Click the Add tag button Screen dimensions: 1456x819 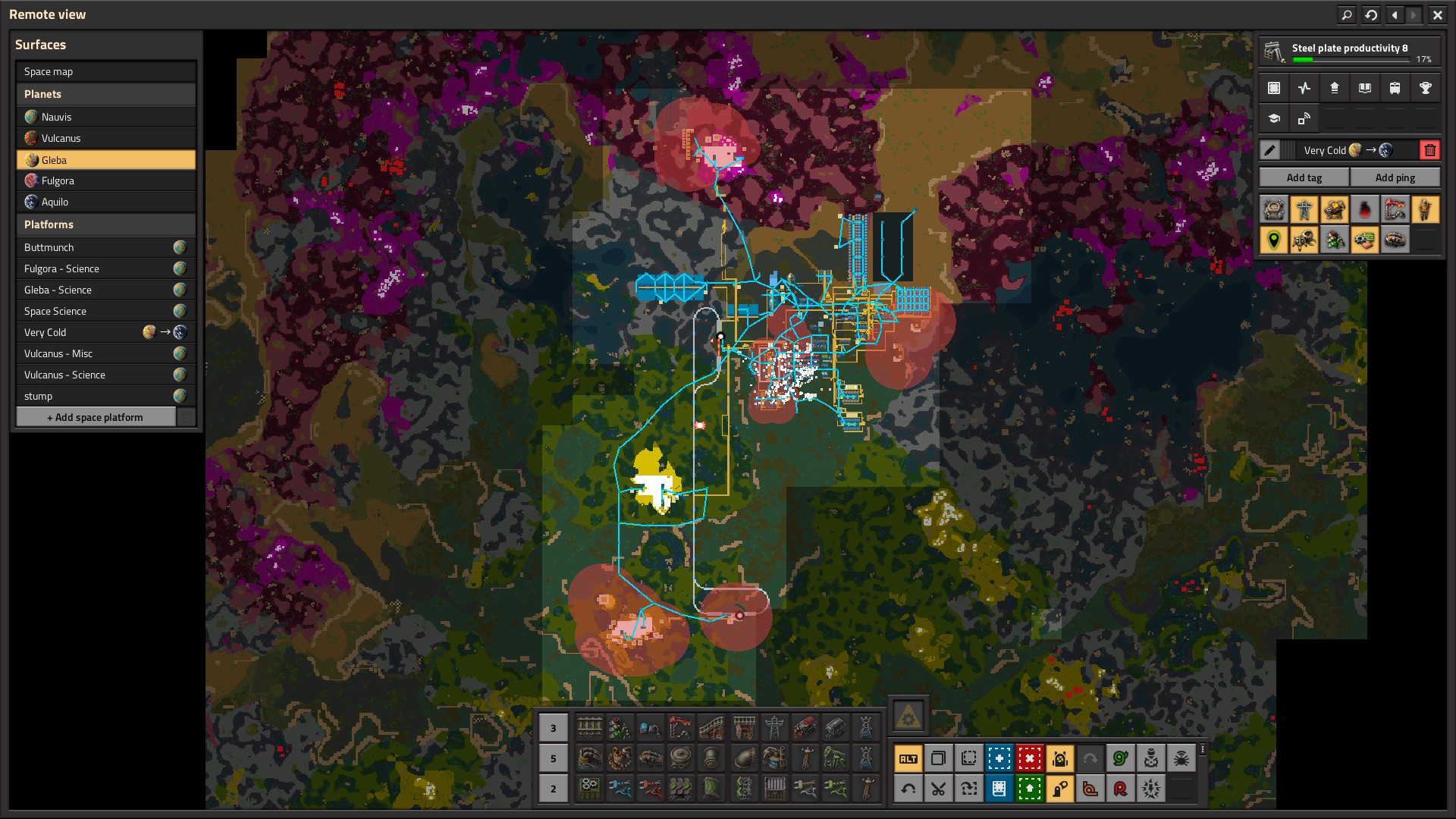pyautogui.click(x=1304, y=177)
